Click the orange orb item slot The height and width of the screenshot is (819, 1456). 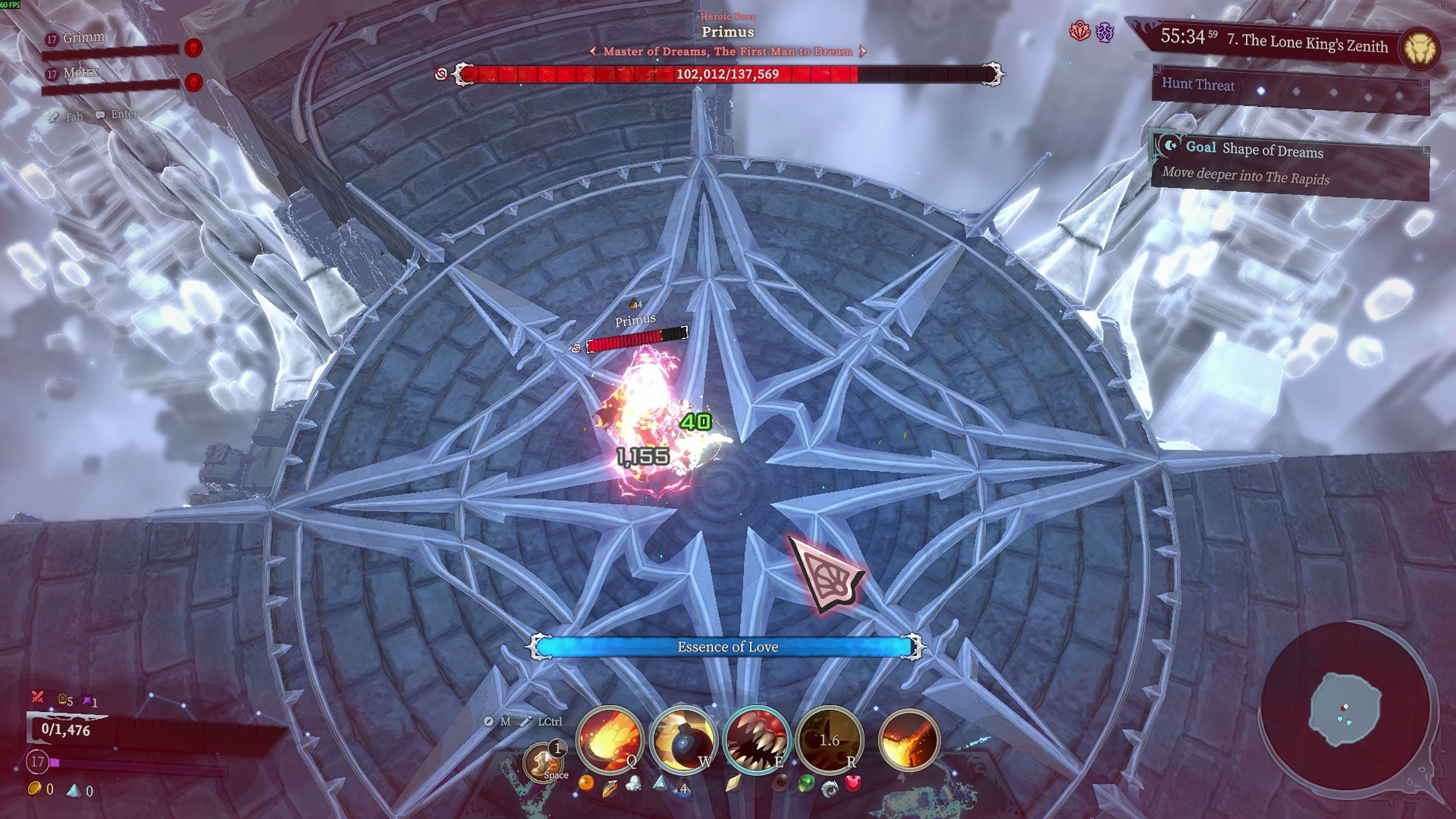pos(586,783)
